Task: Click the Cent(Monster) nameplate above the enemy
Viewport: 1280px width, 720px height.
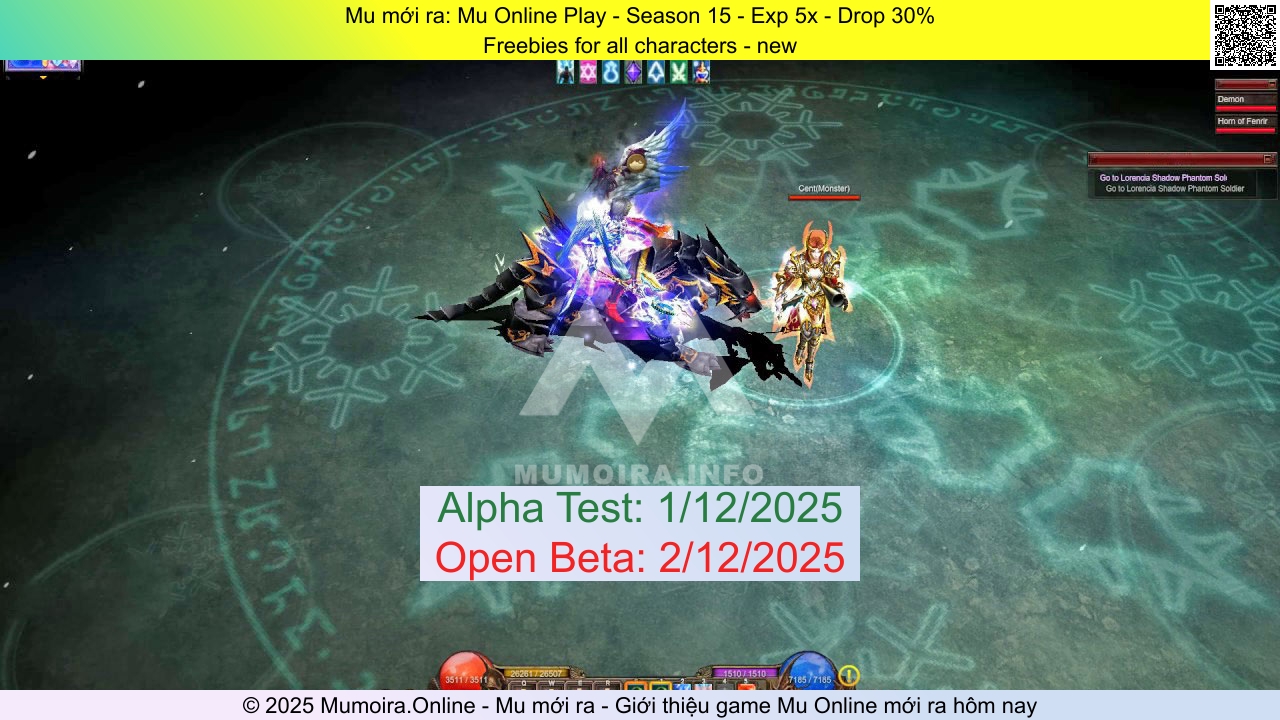Action: [x=823, y=188]
